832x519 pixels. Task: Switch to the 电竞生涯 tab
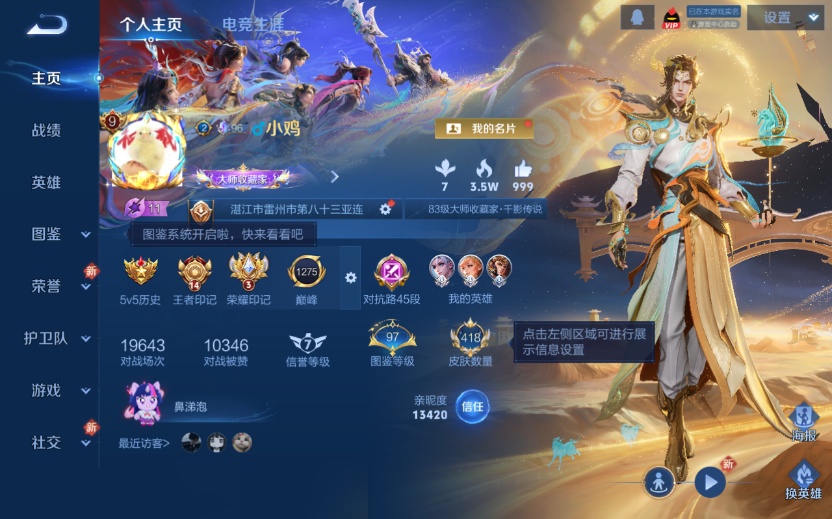[252, 24]
